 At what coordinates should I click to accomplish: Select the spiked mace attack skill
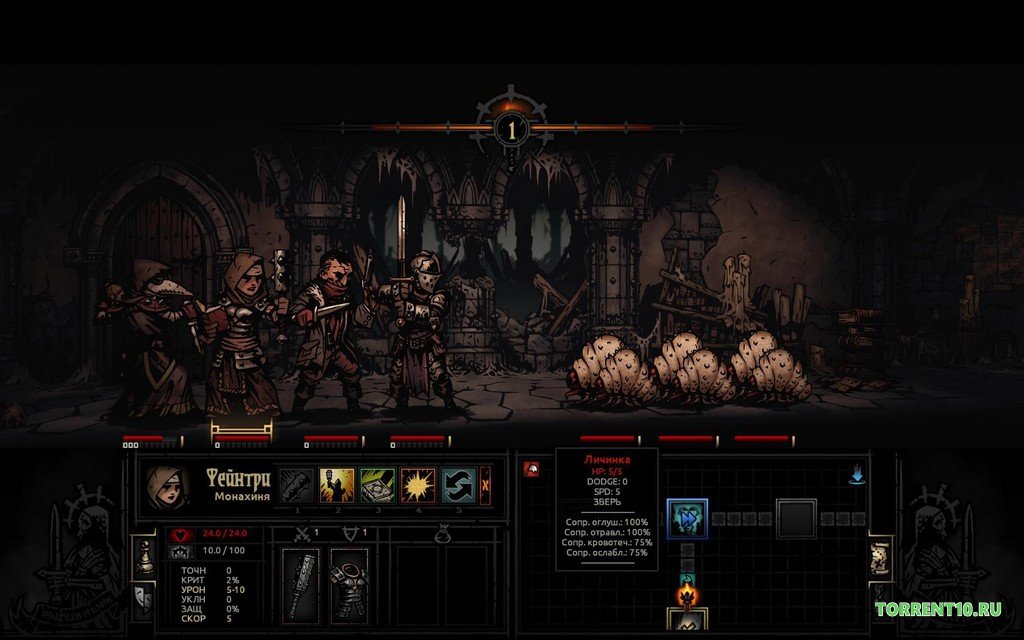(296, 486)
